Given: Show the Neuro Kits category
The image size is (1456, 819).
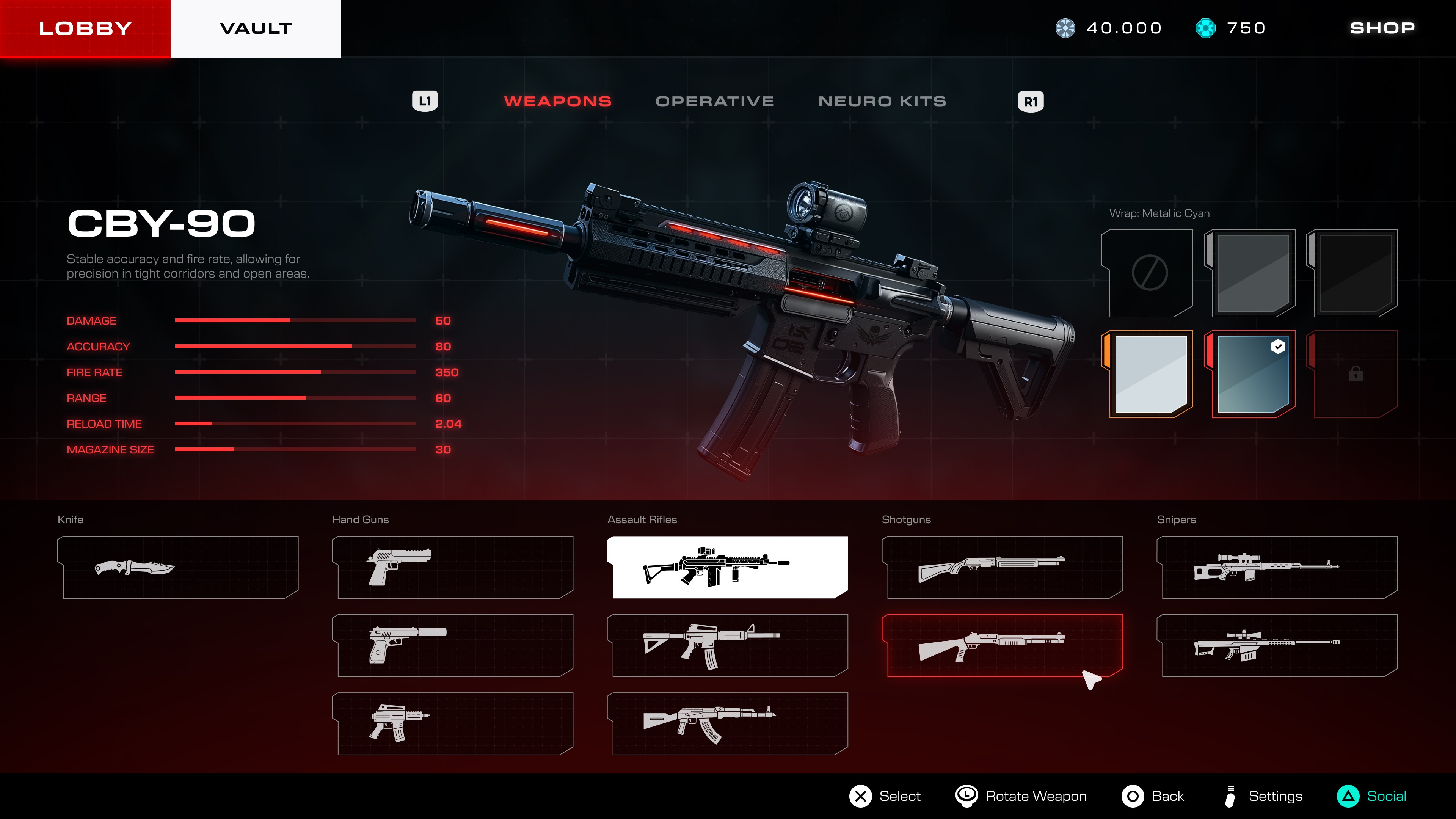Looking at the screenshot, I should coord(882,101).
